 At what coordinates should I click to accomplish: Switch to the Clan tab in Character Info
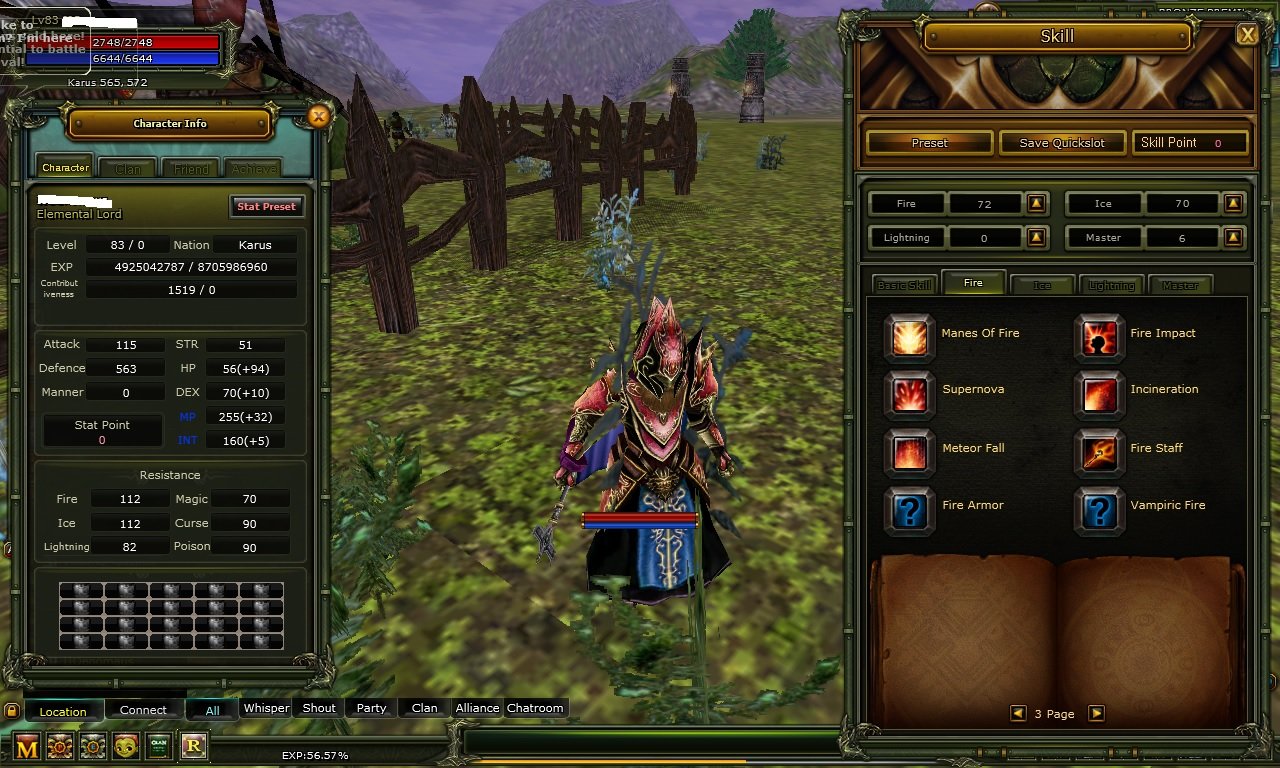[128, 169]
